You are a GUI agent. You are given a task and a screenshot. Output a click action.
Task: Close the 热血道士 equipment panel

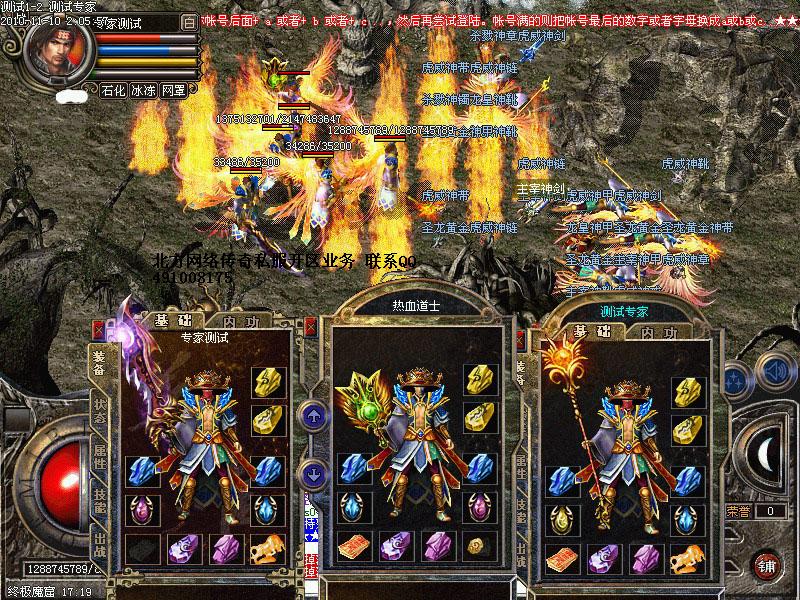pos(311,326)
